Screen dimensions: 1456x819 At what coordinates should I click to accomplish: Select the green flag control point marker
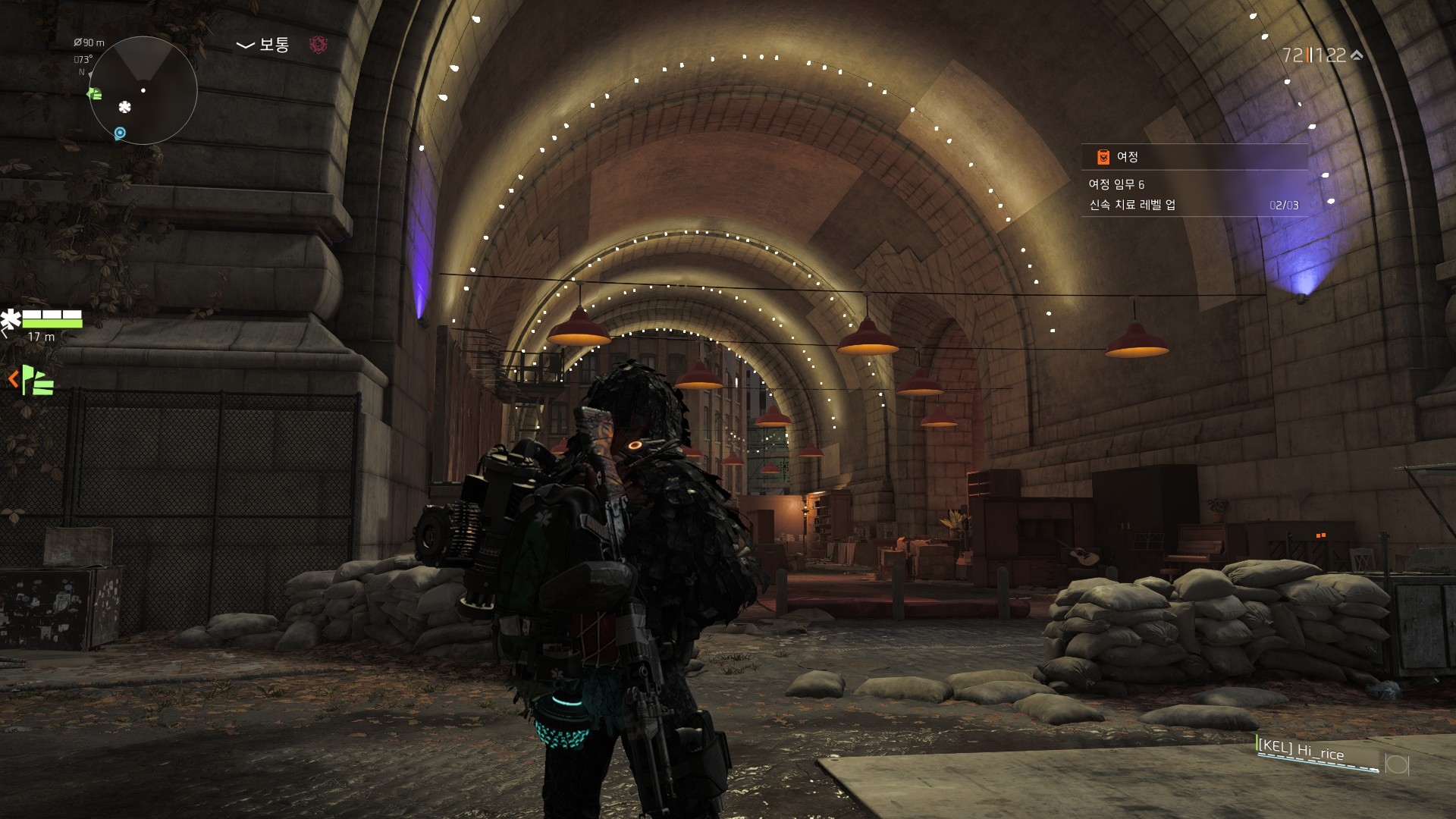pyautogui.click(x=38, y=380)
